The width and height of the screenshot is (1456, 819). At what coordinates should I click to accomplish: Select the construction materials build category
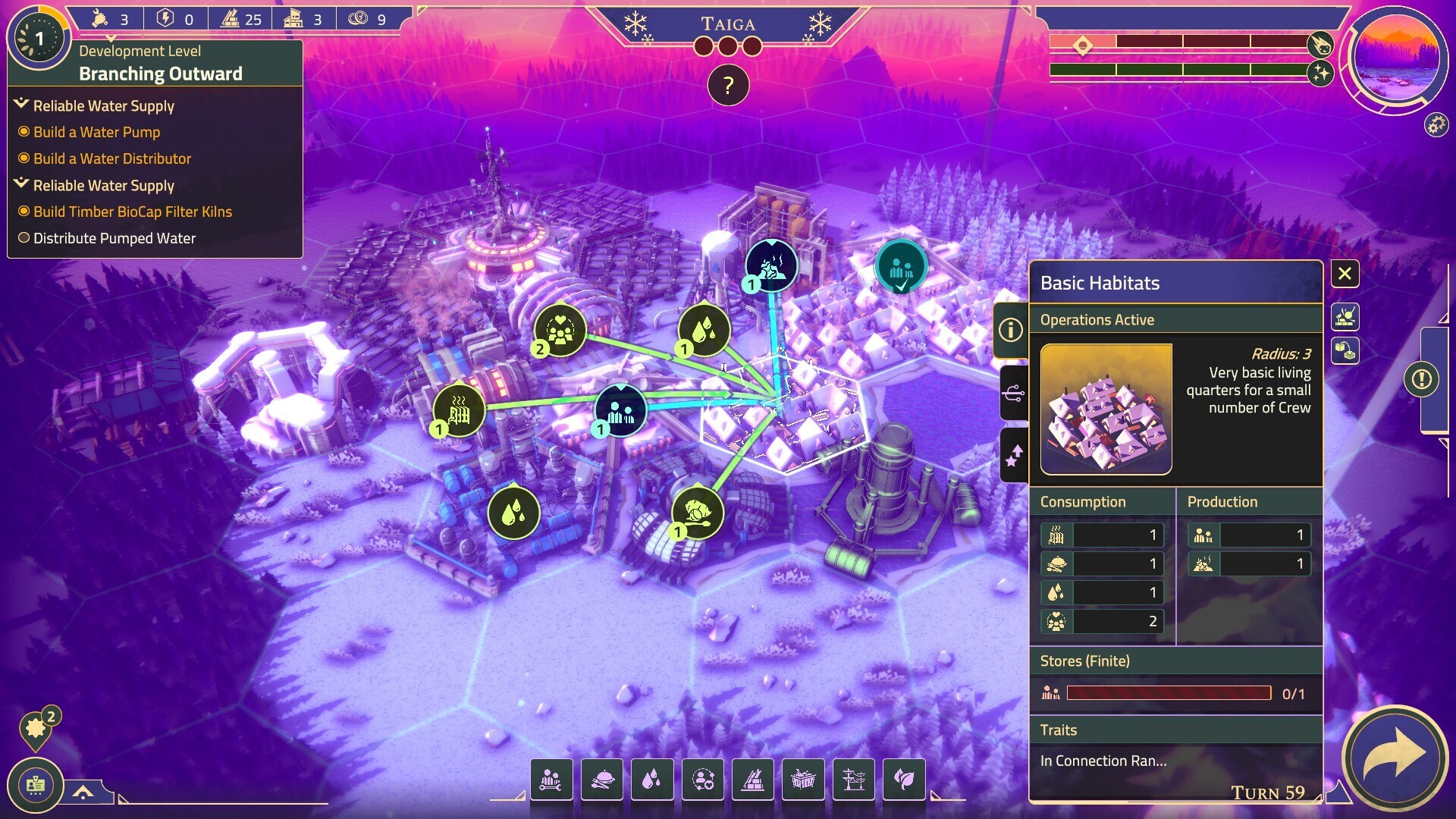[753, 779]
